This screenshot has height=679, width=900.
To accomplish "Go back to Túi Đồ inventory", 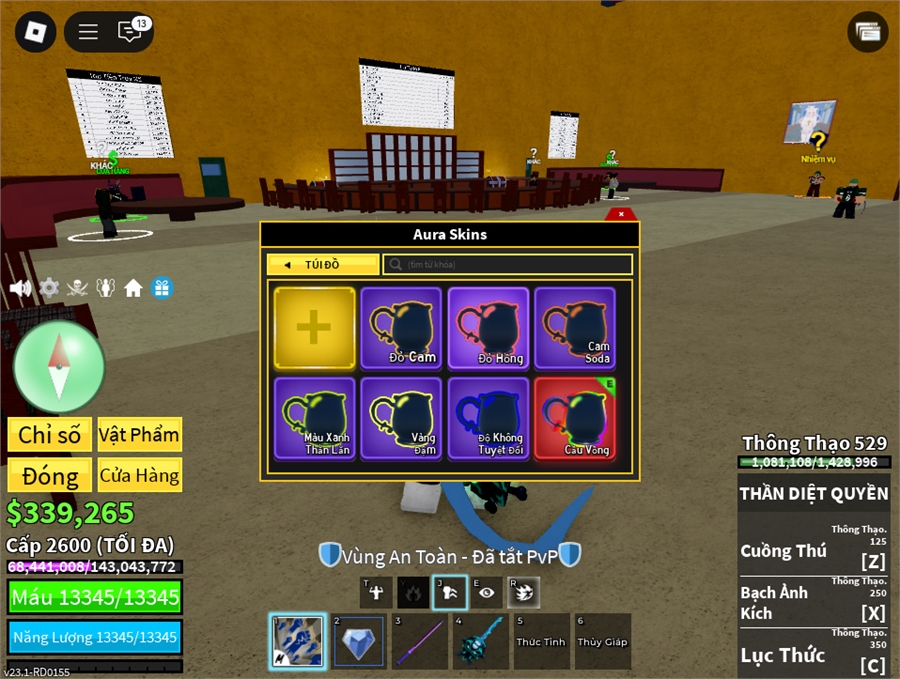I will click(x=322, y=264).
